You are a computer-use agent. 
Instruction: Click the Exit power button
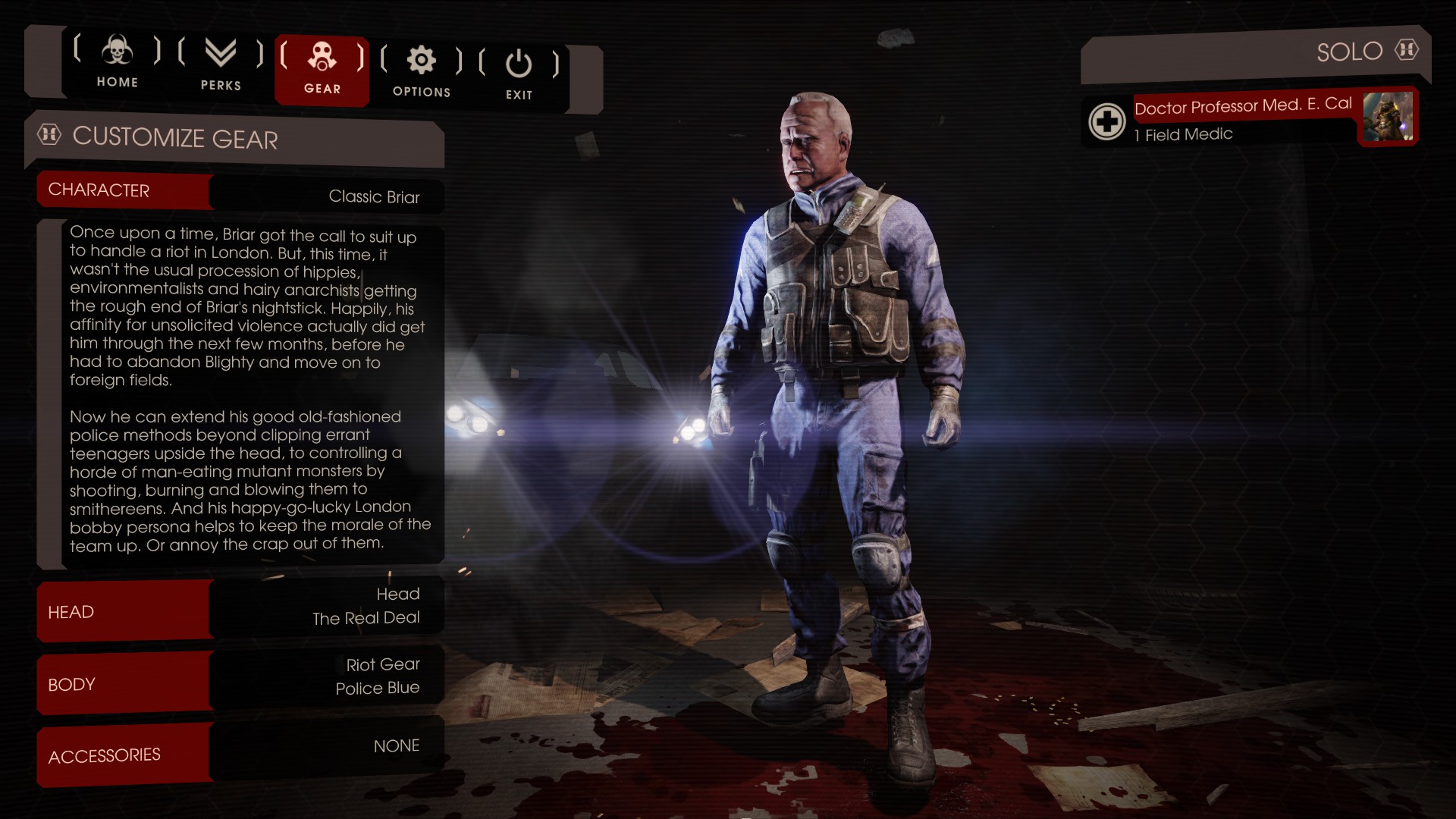click(x=519, y=74)
